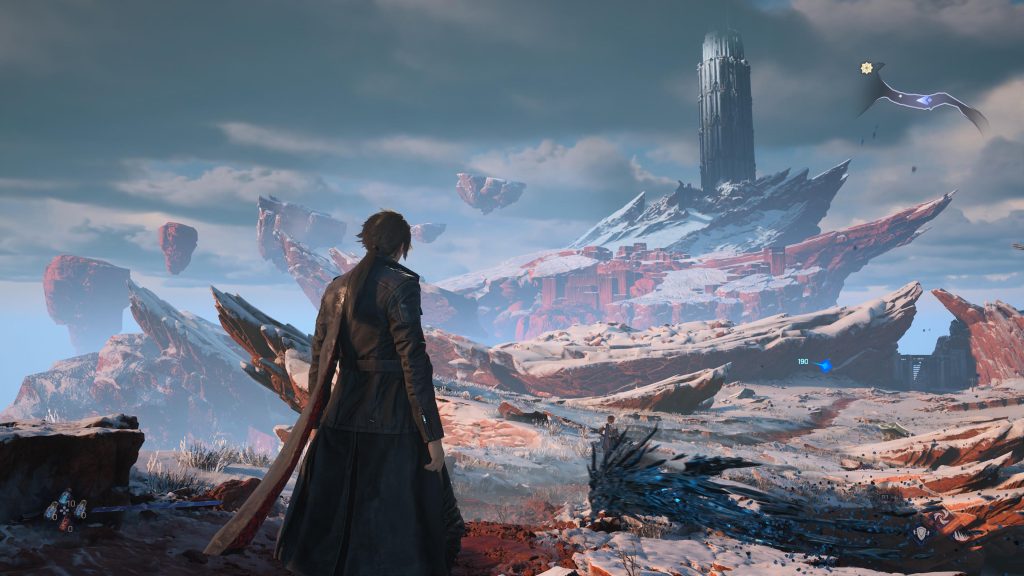Open the strip-shaped minimap
Viewport: 1024px width, 576px height.
point(922,99)
